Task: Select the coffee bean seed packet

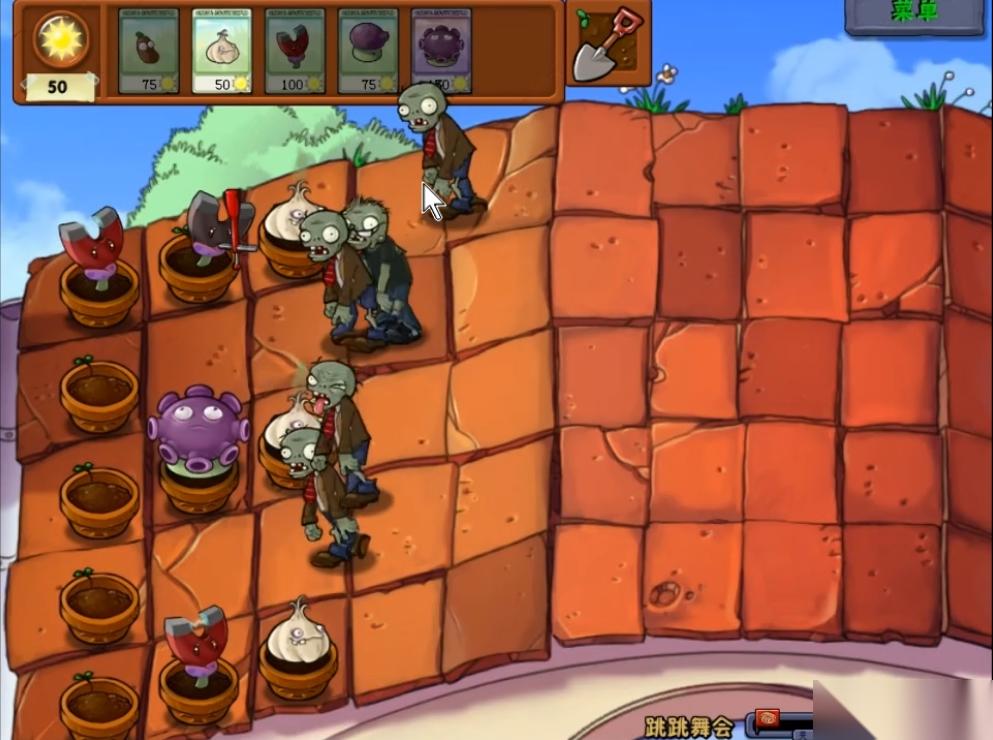Action: pyautogui.click(x=148, y=51)
